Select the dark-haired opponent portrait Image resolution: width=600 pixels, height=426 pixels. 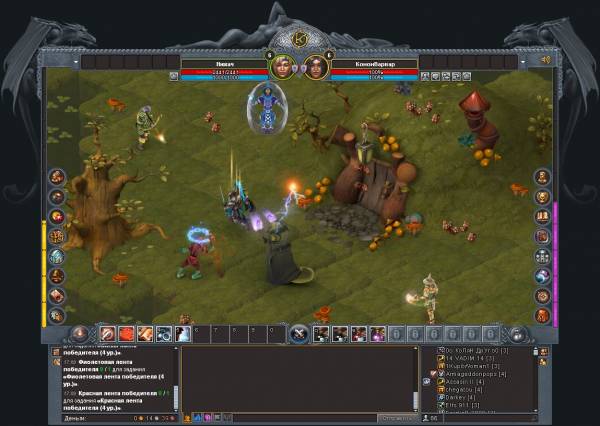pyautogui.click(x=317, y=67)
